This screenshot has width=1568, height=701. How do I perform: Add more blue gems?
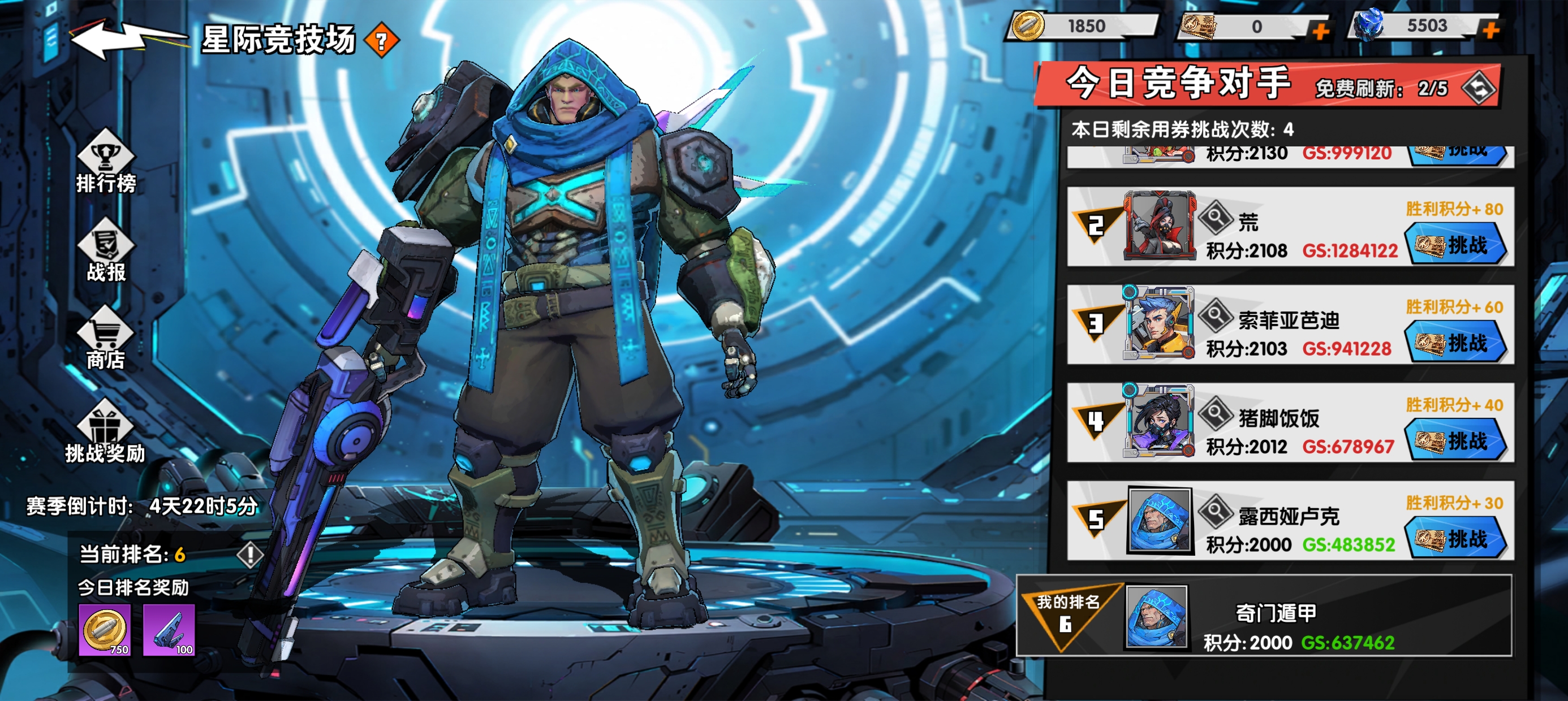1491,29
